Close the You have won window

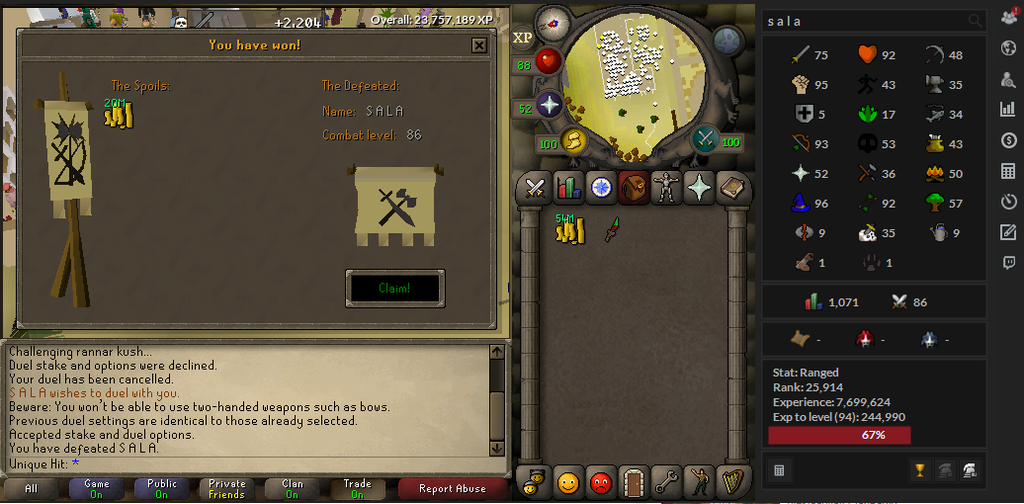pos(479,45)
